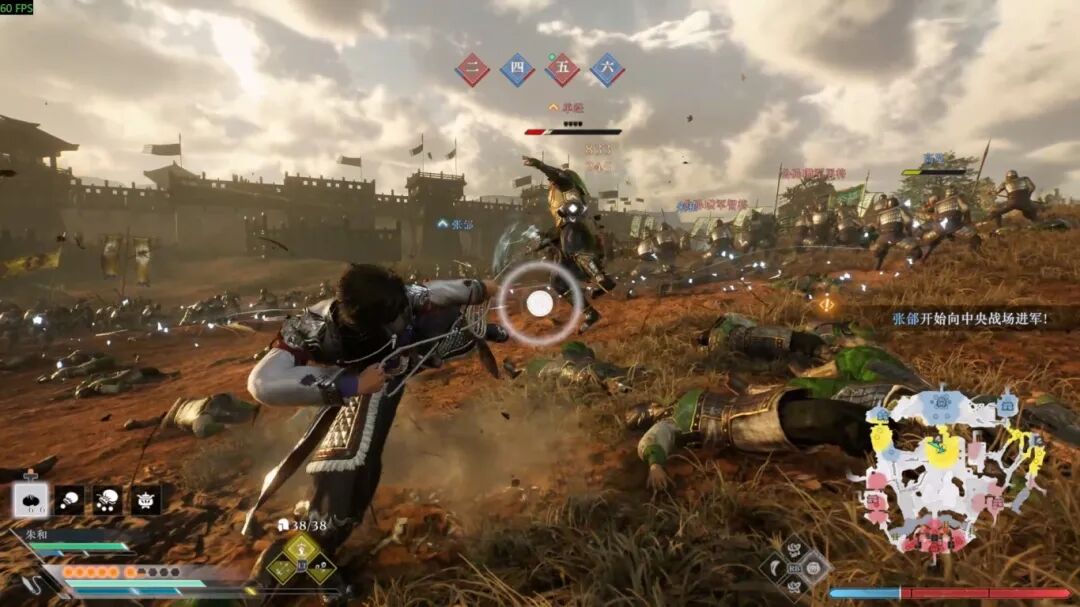Select the single gourd item slot
Viewport: 1080px width, 607px height.
pos(69,499)
